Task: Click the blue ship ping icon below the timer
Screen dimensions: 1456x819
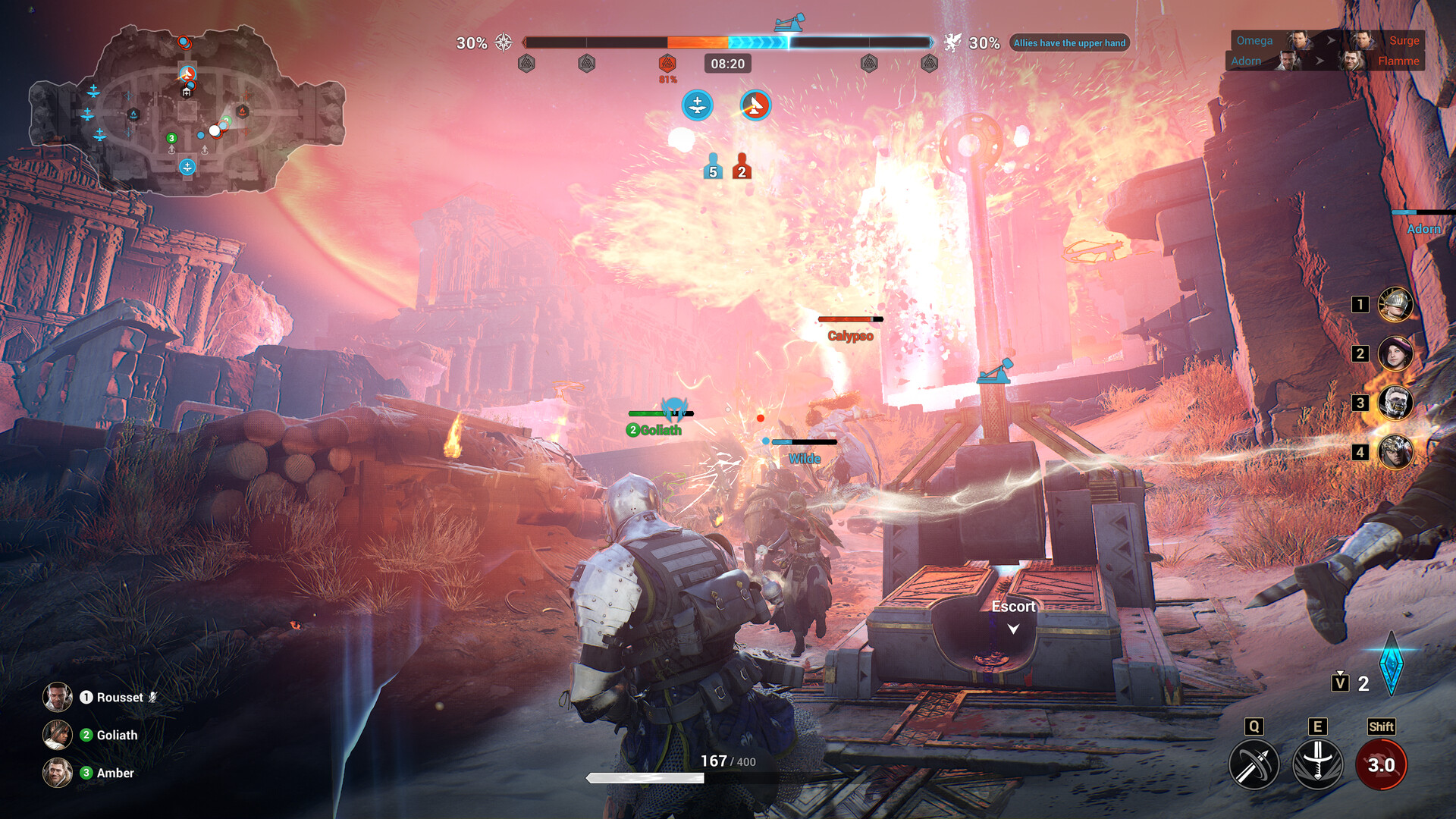Action: click(754, 105)
